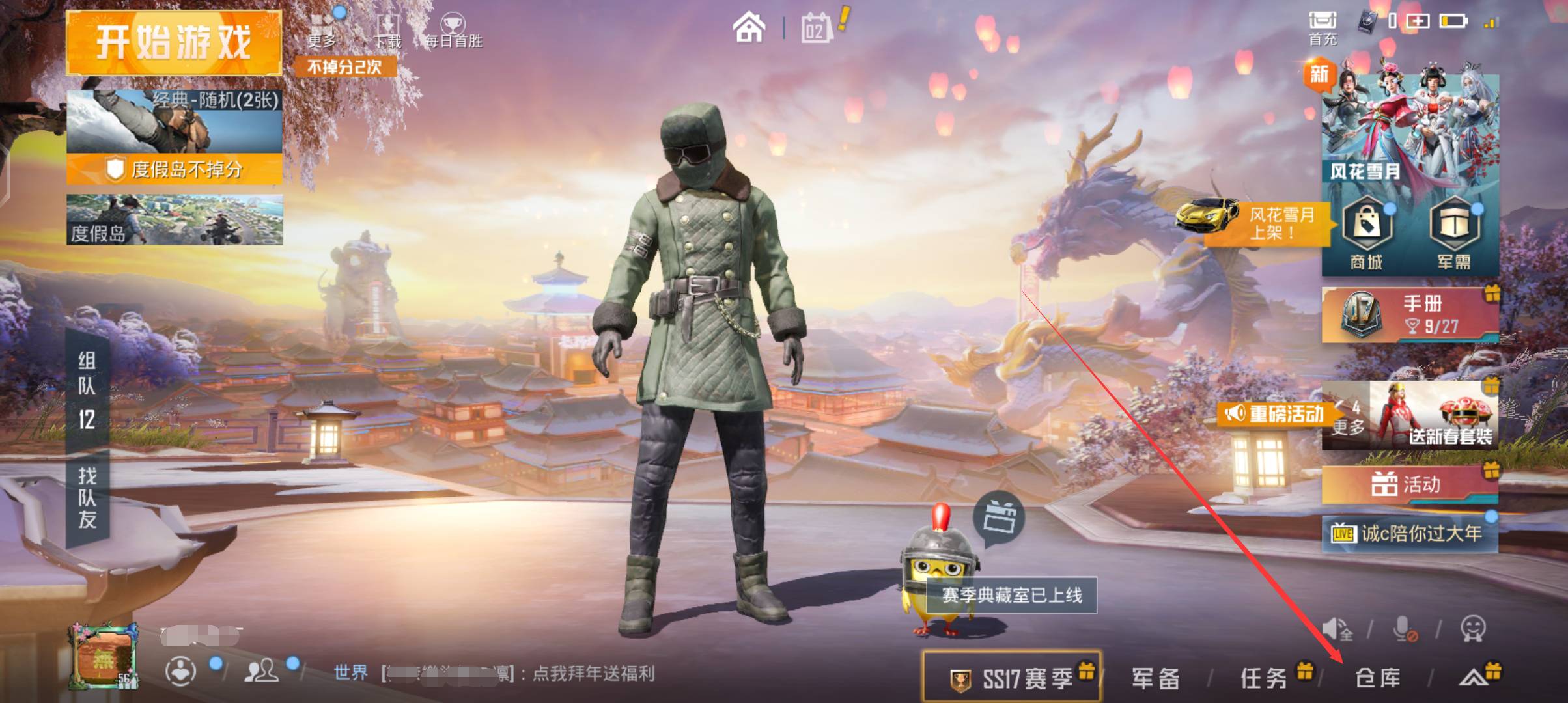Viewport: 1568px width, 703px height.
Task: Open the 下载 download icon
Action: click(388, 25)
